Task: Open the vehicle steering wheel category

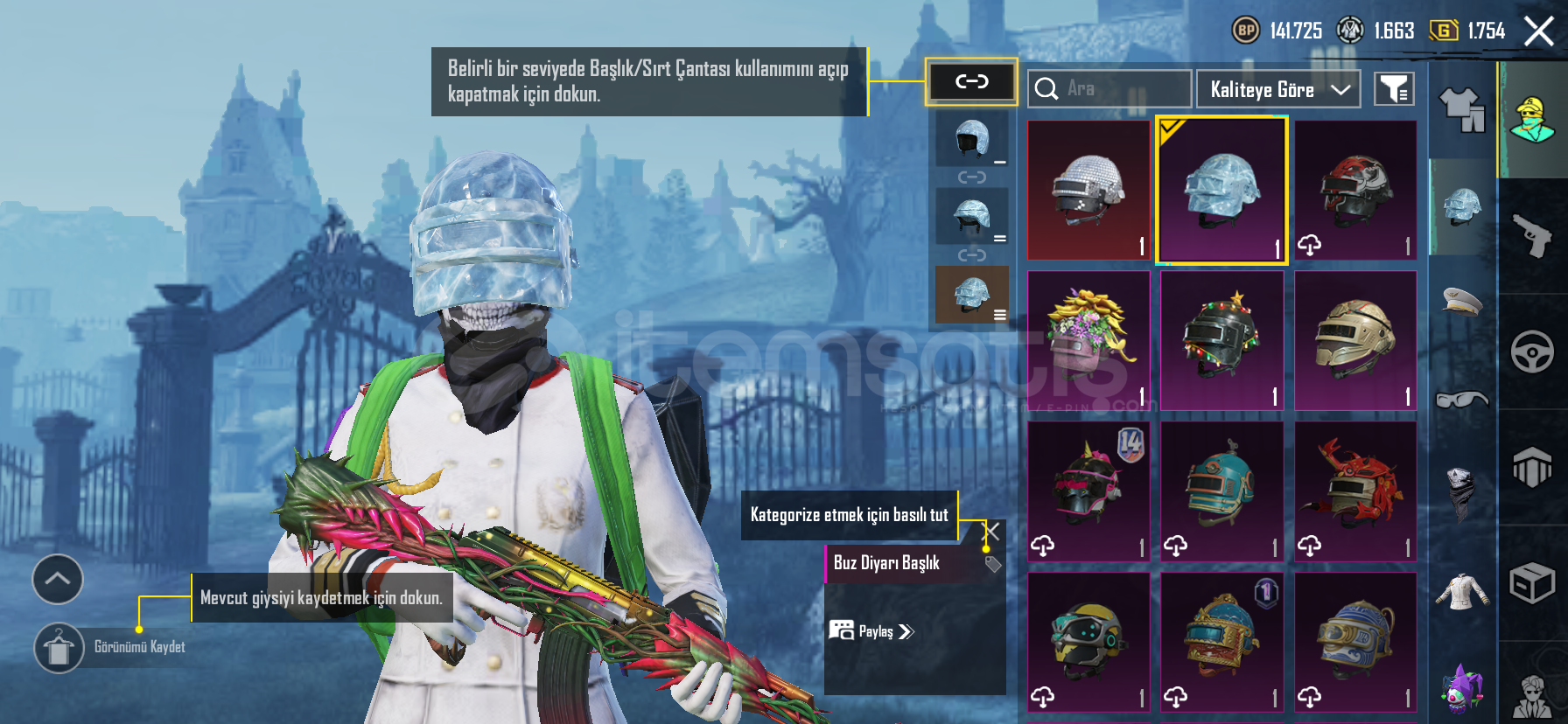Action: (1532, 352)
